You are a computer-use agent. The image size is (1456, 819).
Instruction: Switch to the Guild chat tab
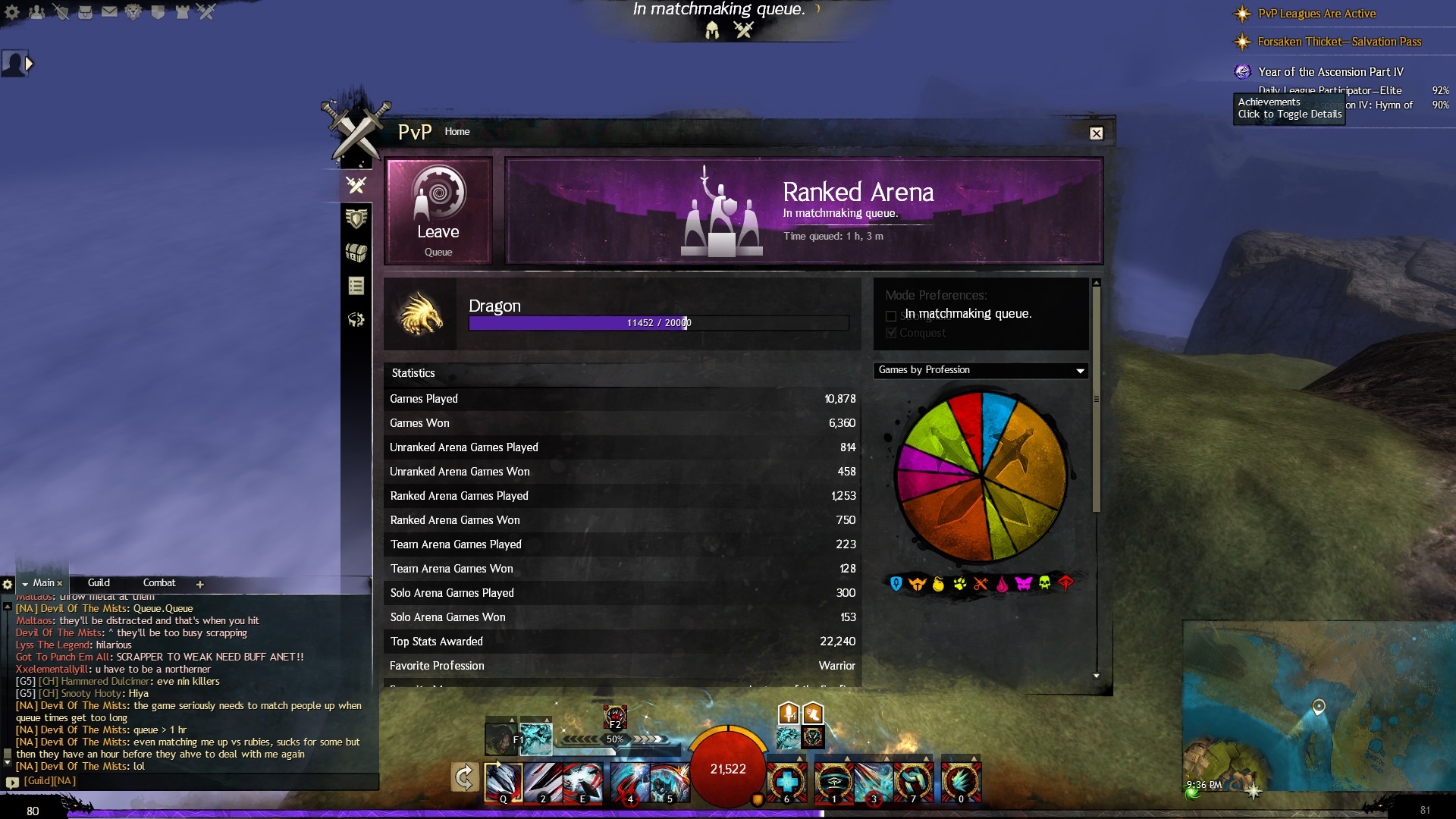(99, 583)
